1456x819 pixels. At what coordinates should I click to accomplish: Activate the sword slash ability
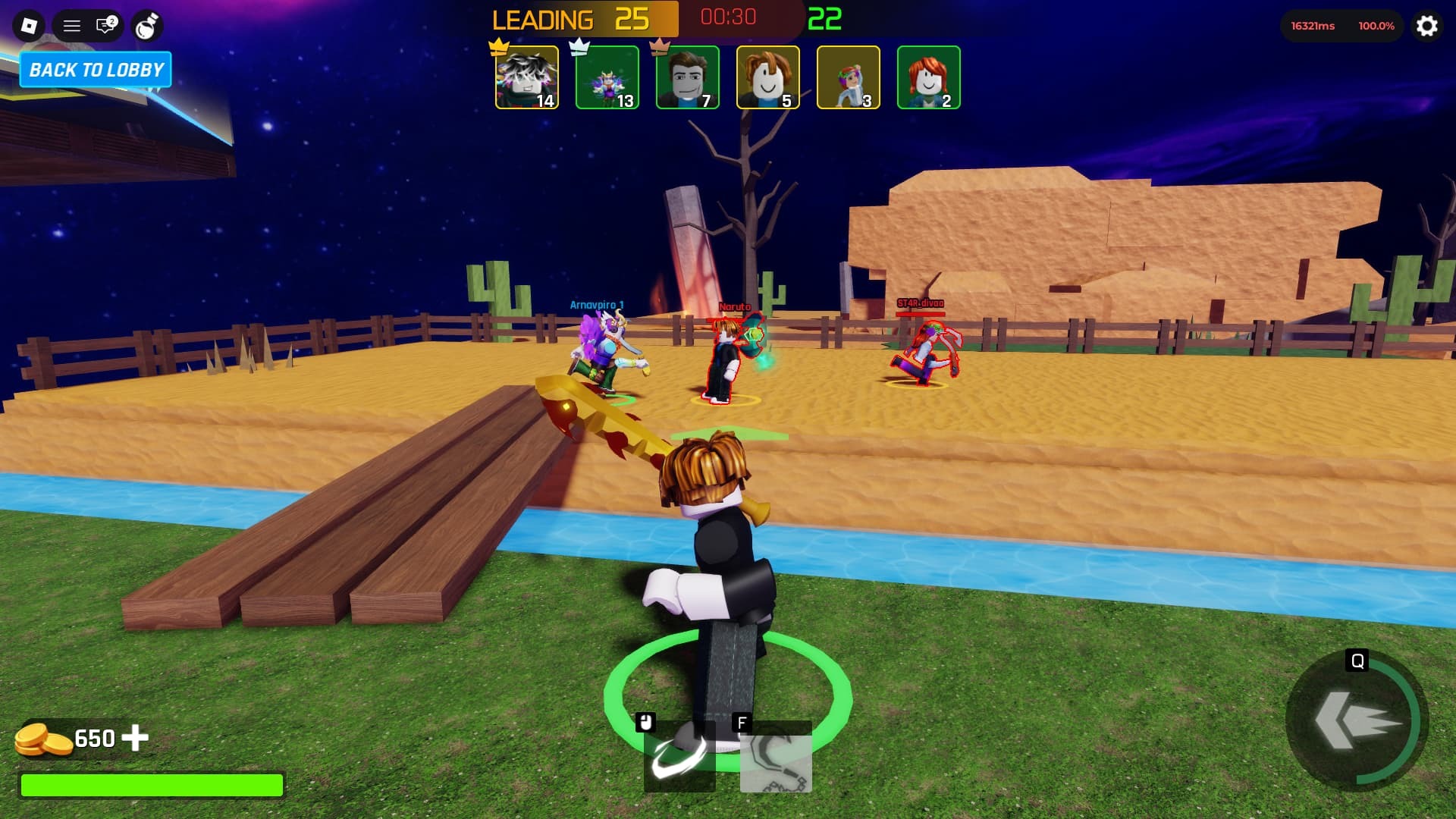(x=679, y=755)
